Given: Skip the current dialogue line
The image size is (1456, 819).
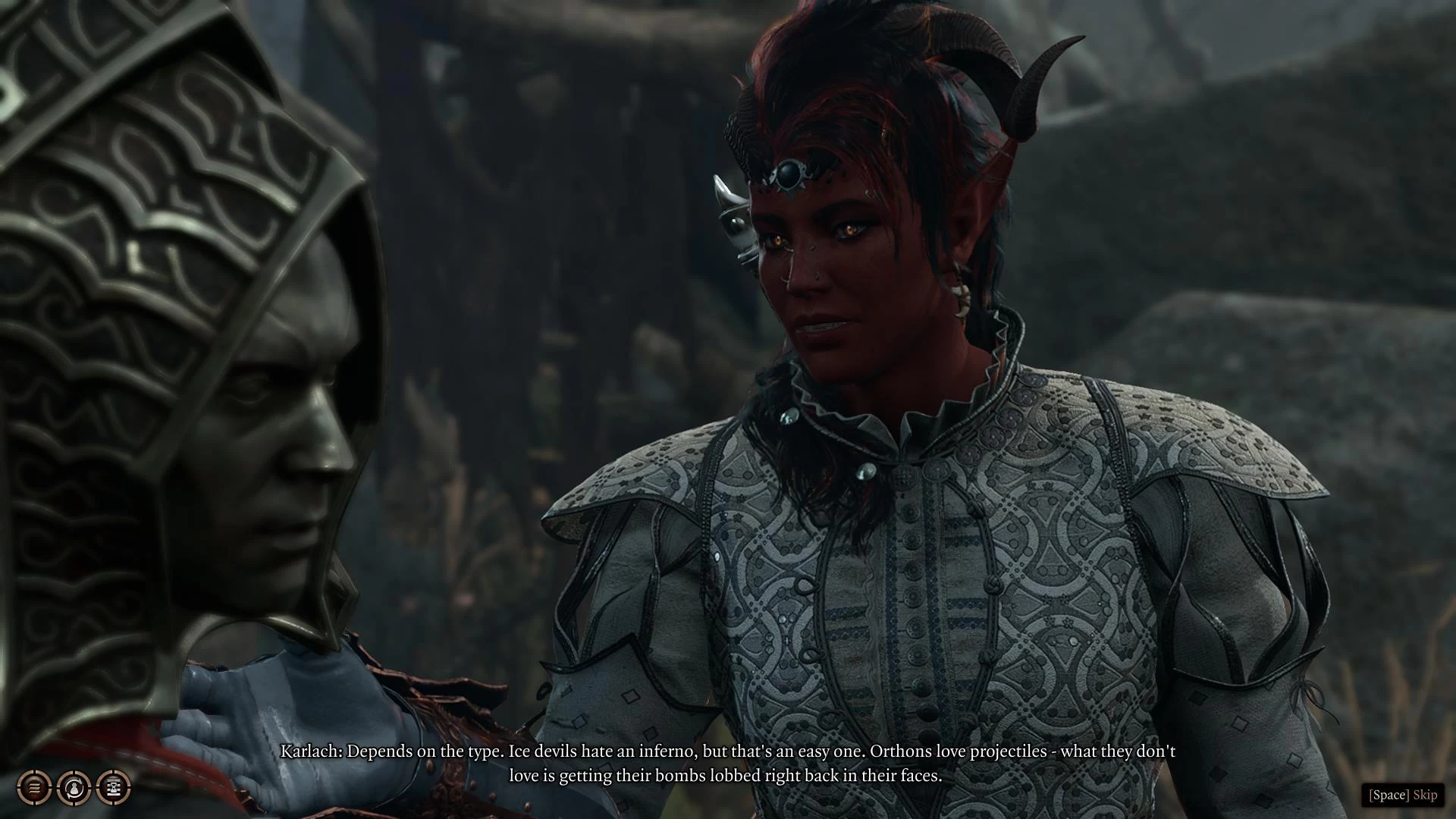Looking at the screenshot, I should (1402, 795).
